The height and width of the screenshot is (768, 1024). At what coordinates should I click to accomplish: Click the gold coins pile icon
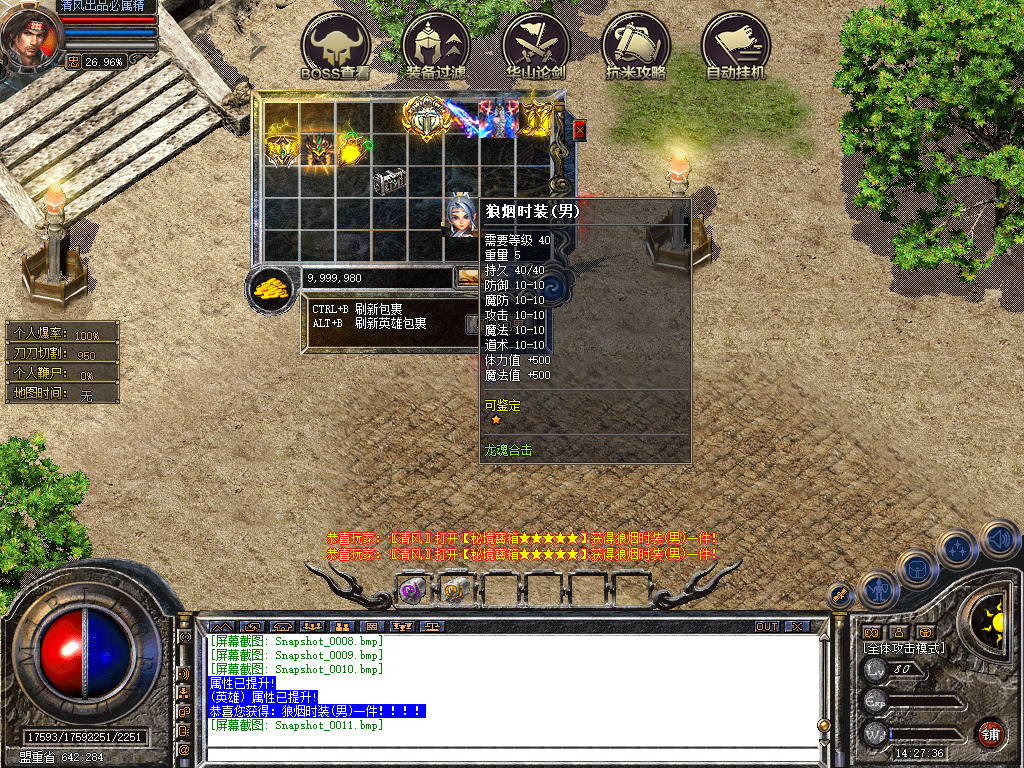(x=270, y=290)
